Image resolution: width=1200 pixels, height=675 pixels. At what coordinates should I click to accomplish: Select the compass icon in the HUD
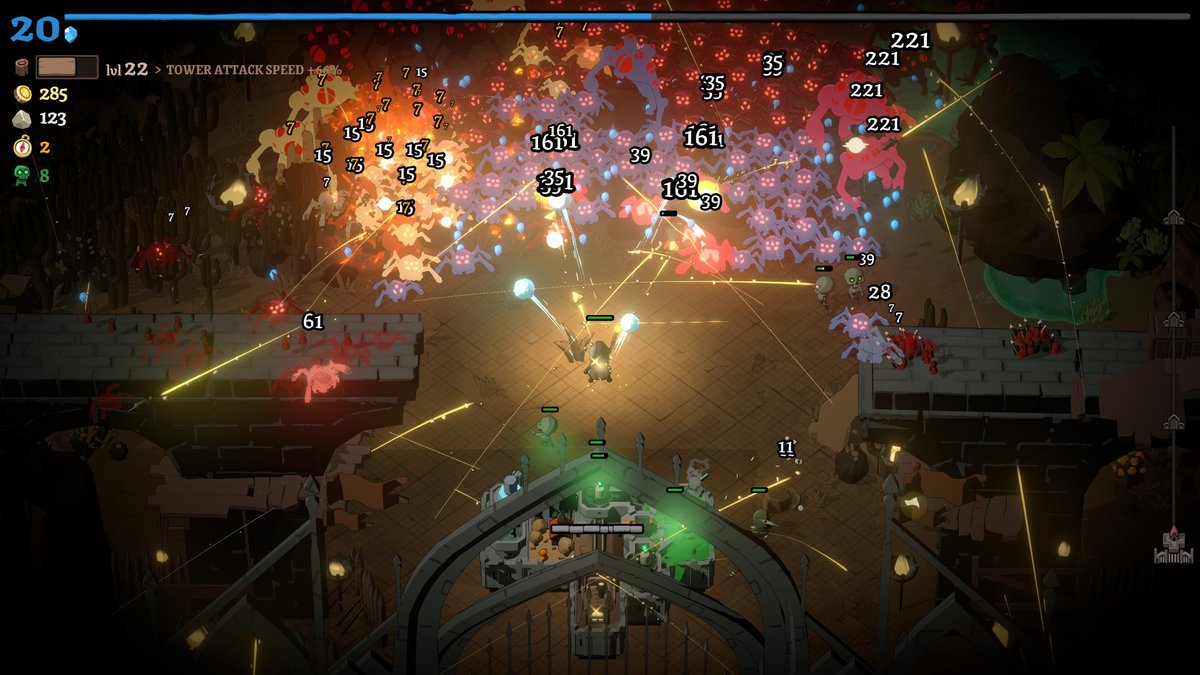pos(22,147)
